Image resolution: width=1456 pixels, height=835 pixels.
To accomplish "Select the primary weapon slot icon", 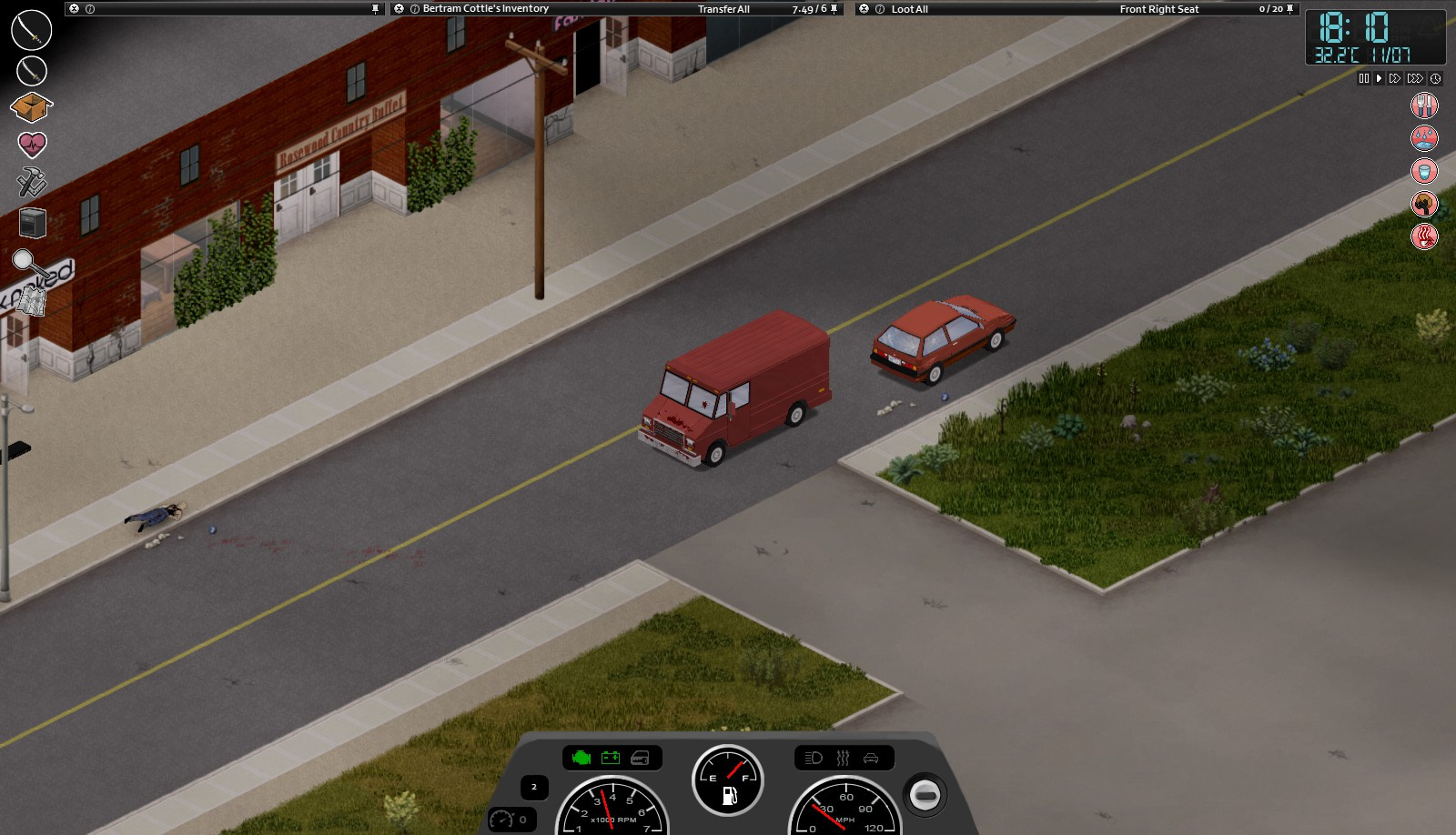I will pyautogui.click(x=30, y=30).
